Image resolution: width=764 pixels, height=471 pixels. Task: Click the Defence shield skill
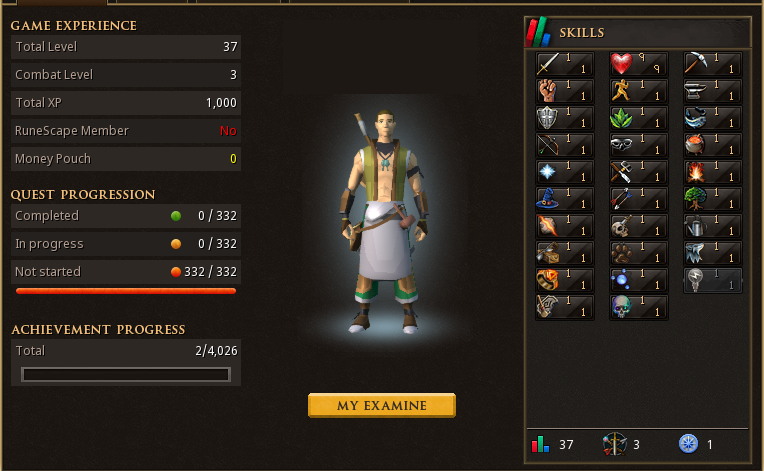point(564,119)
